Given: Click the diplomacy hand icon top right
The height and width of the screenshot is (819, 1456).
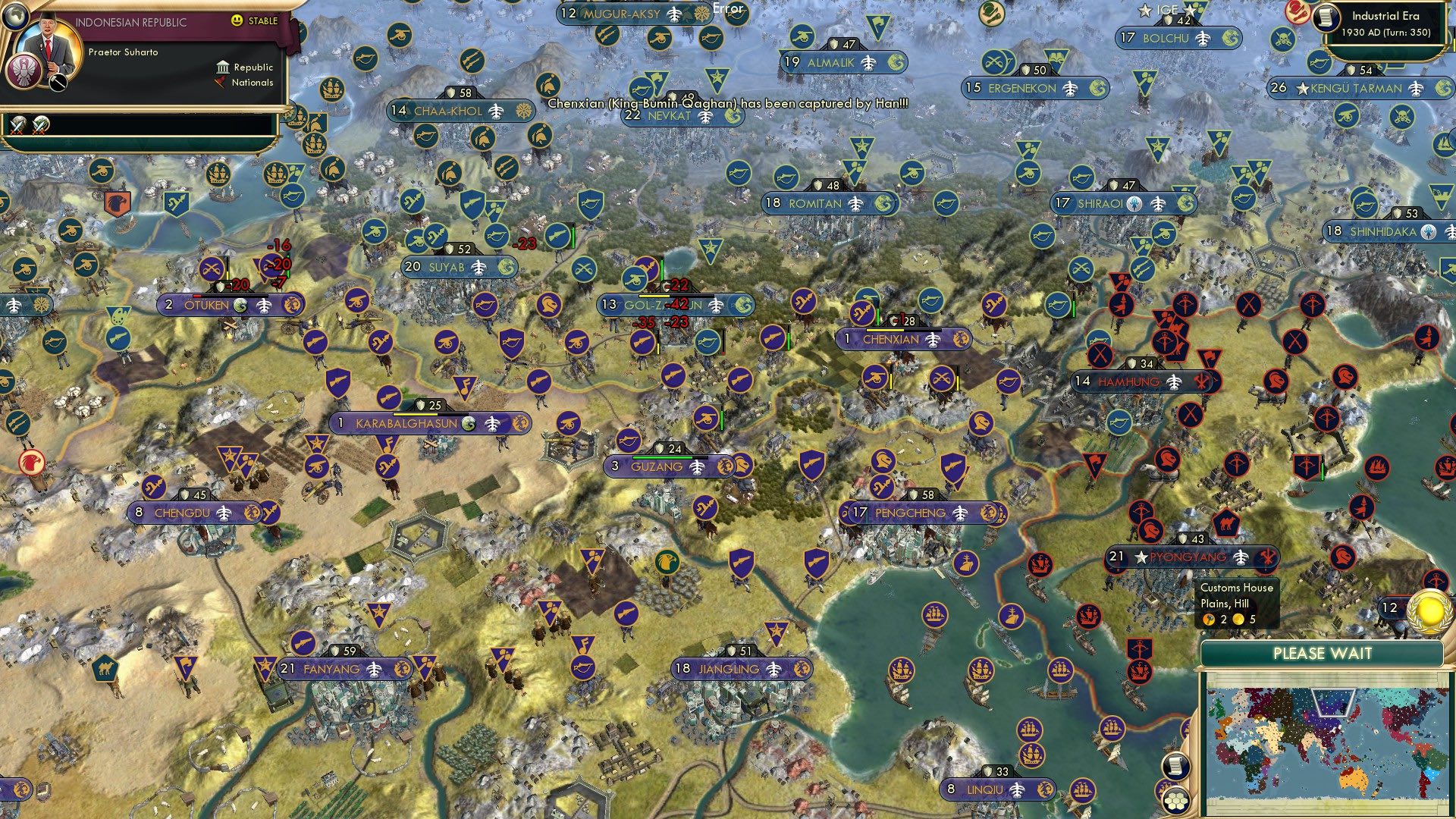Looking at the screenshot, I should coord(1298,11).
